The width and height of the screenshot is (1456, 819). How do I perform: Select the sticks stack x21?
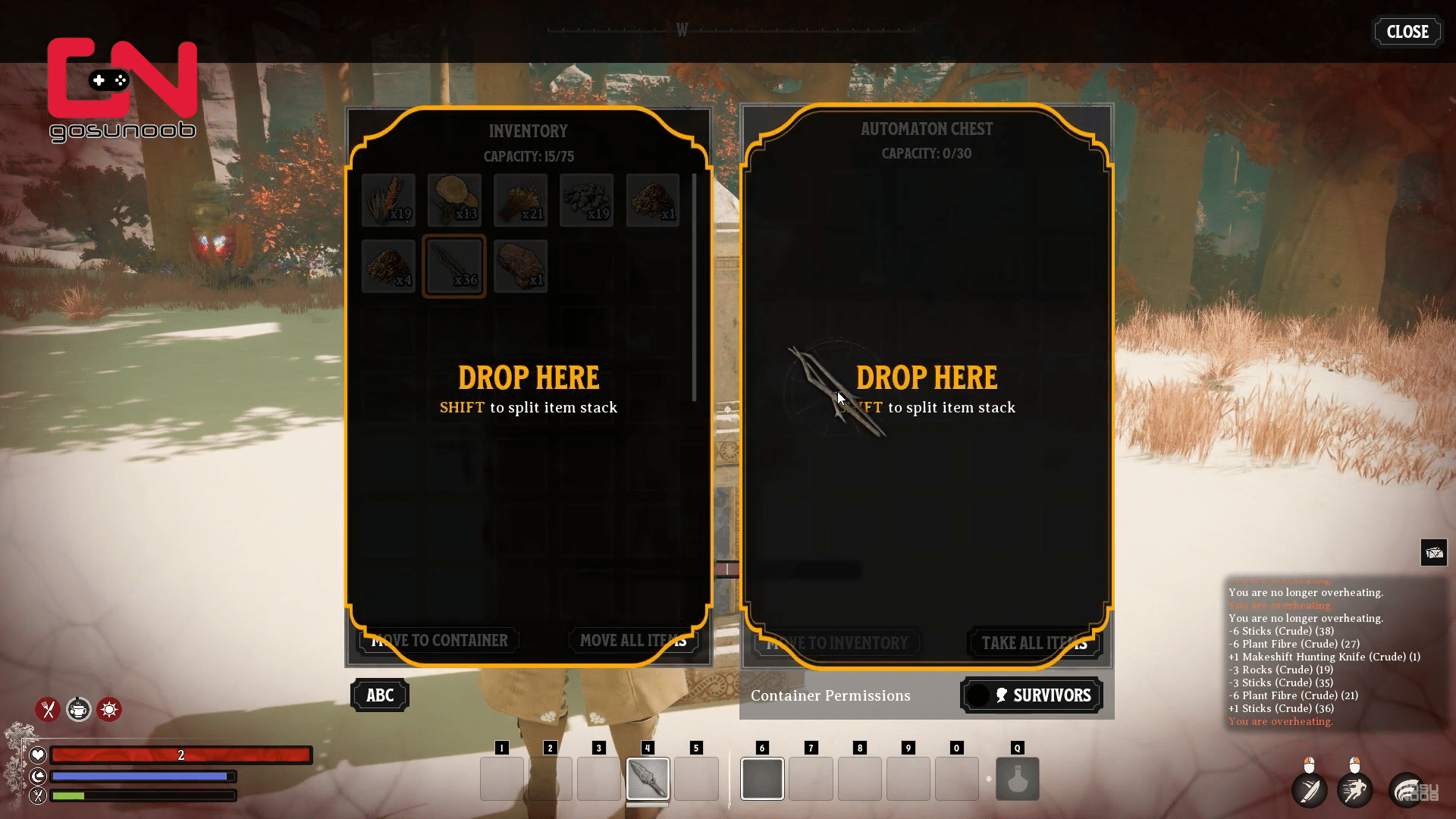pyautogui.click(x=520, y=200)
